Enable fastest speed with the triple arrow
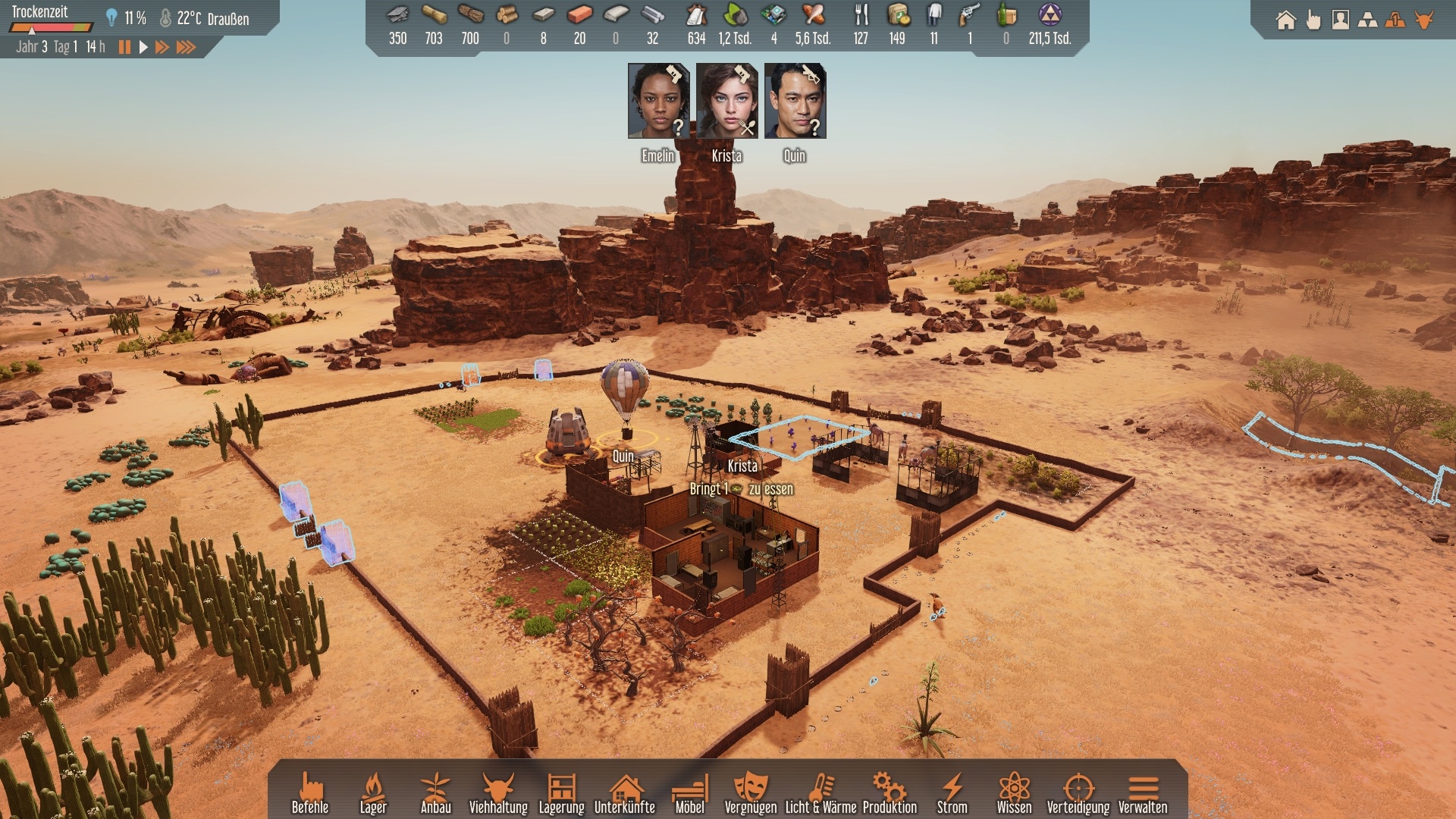1456x819 pixels. [x=185, y=47]
